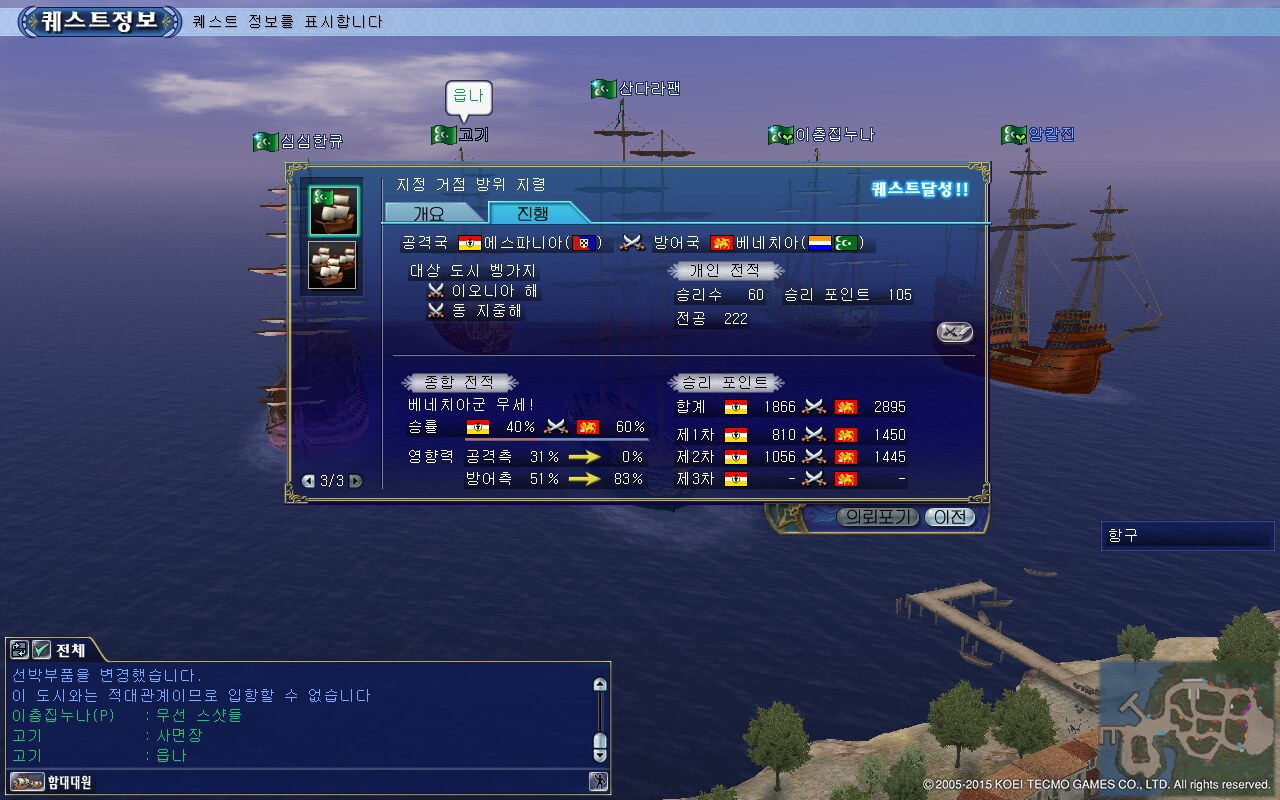This screenshot has height=800, width=1280.
Task: Click the running figure icon in chat bar
Action: [x=598, y=782]
